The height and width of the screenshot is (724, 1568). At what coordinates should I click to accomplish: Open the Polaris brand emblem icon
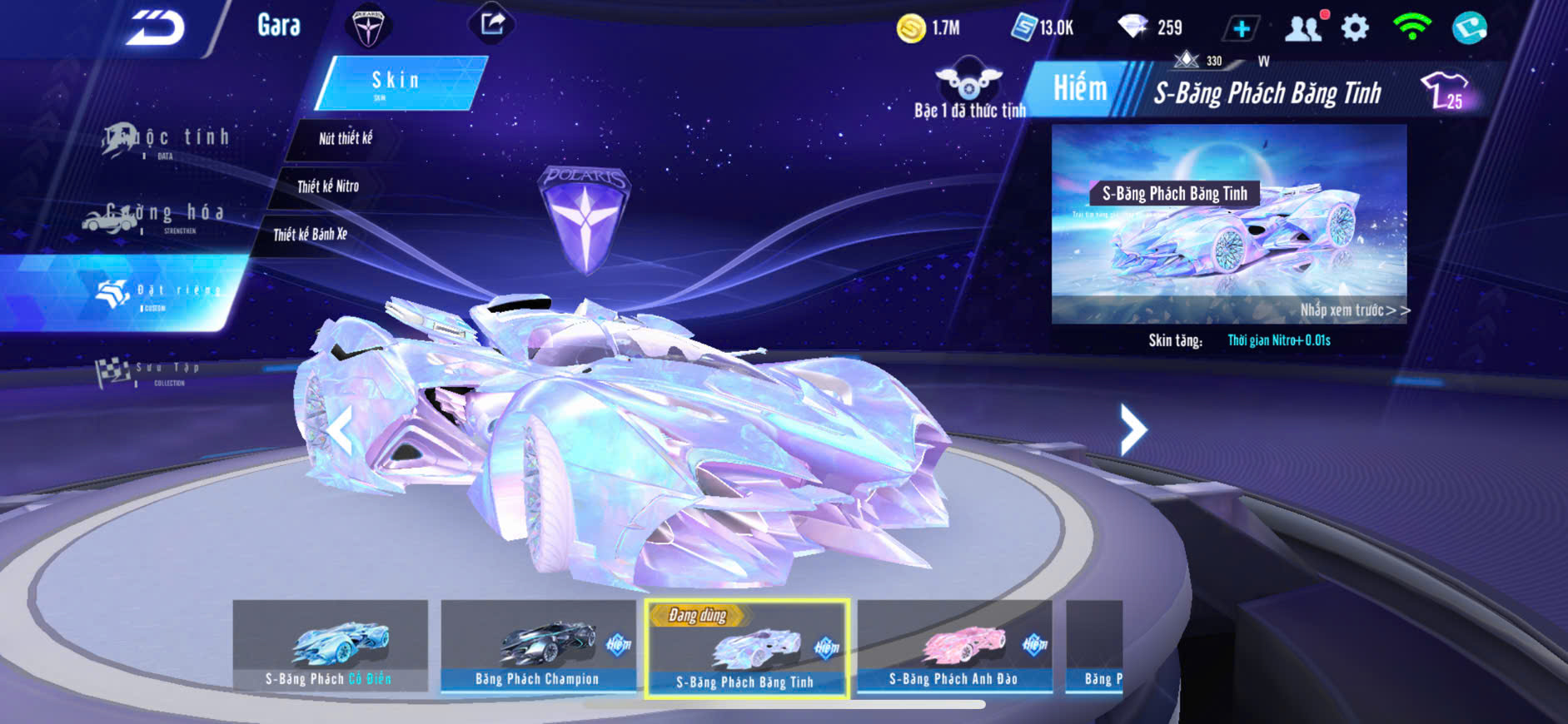click(367, 27)
